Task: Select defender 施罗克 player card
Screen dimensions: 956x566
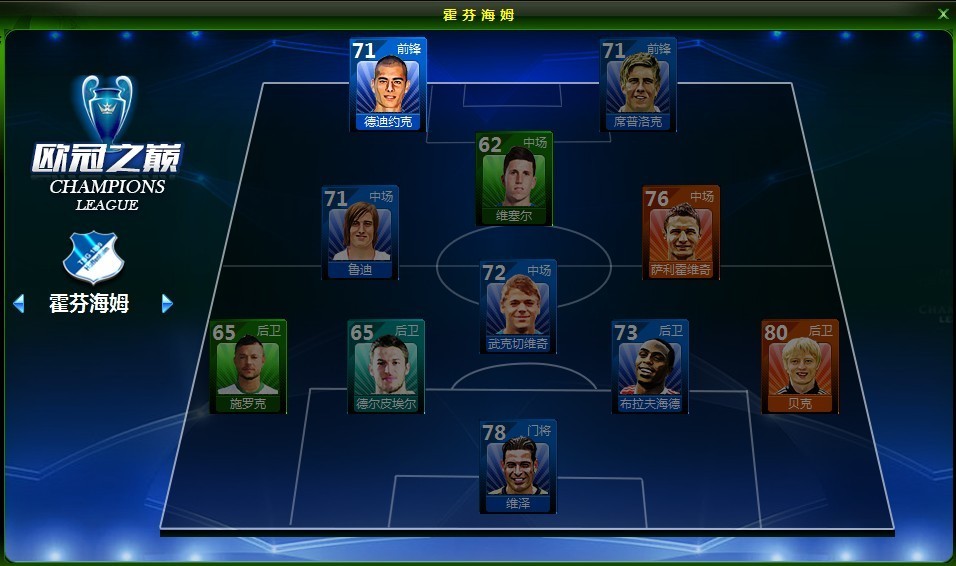Action: (248, 366)
